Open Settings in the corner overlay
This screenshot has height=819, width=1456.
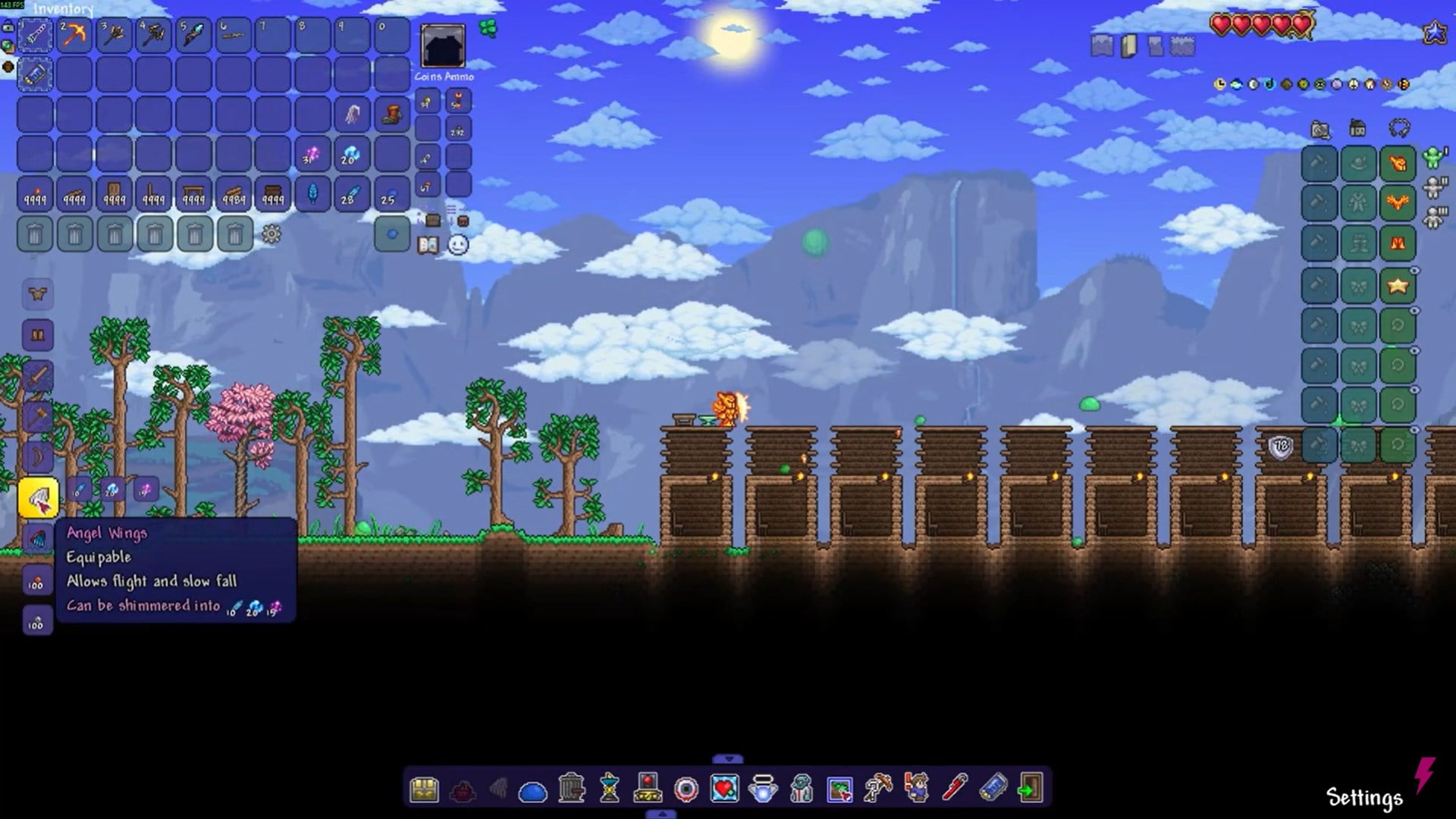1364,798
